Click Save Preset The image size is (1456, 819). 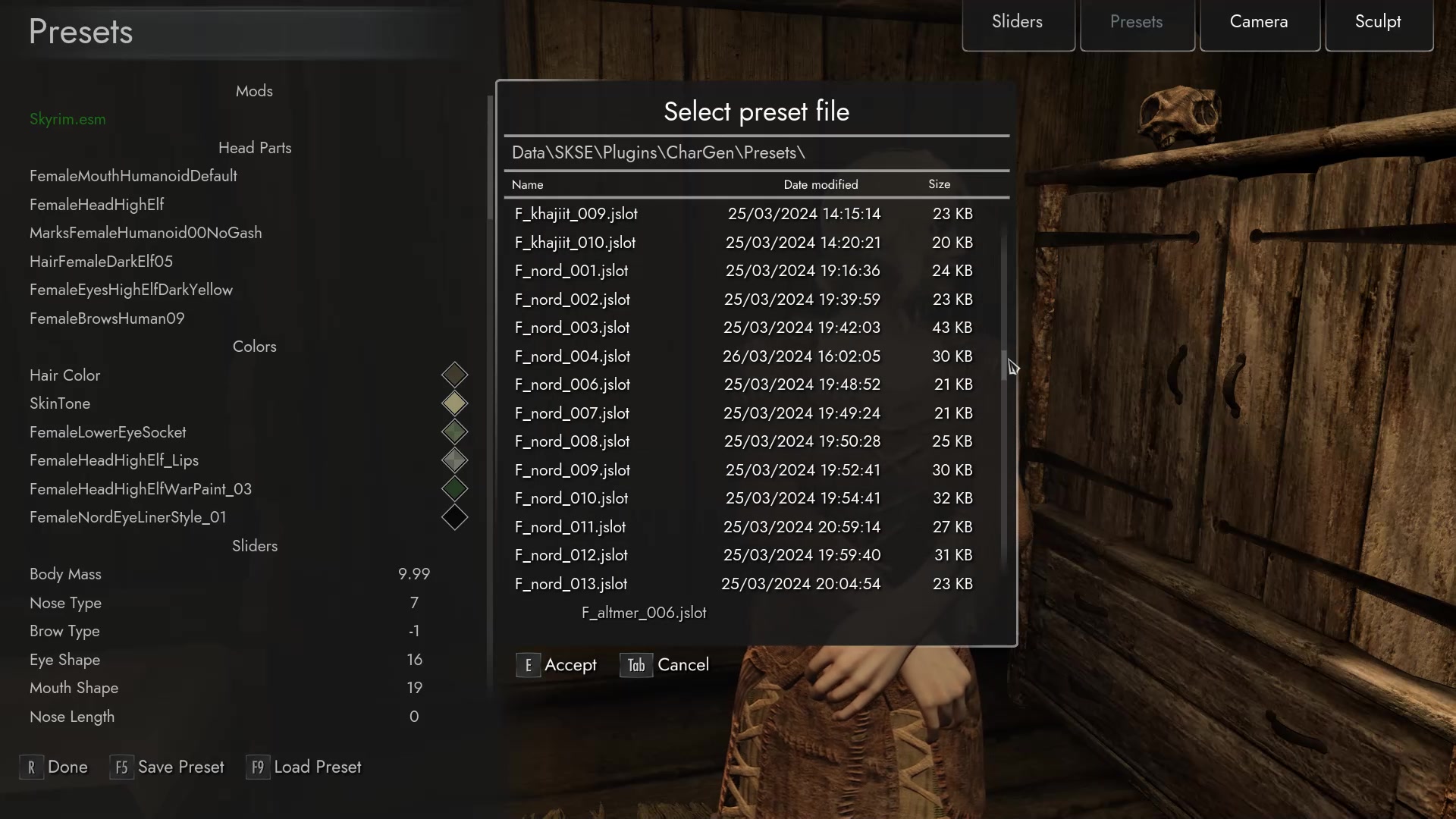[168, 767]
